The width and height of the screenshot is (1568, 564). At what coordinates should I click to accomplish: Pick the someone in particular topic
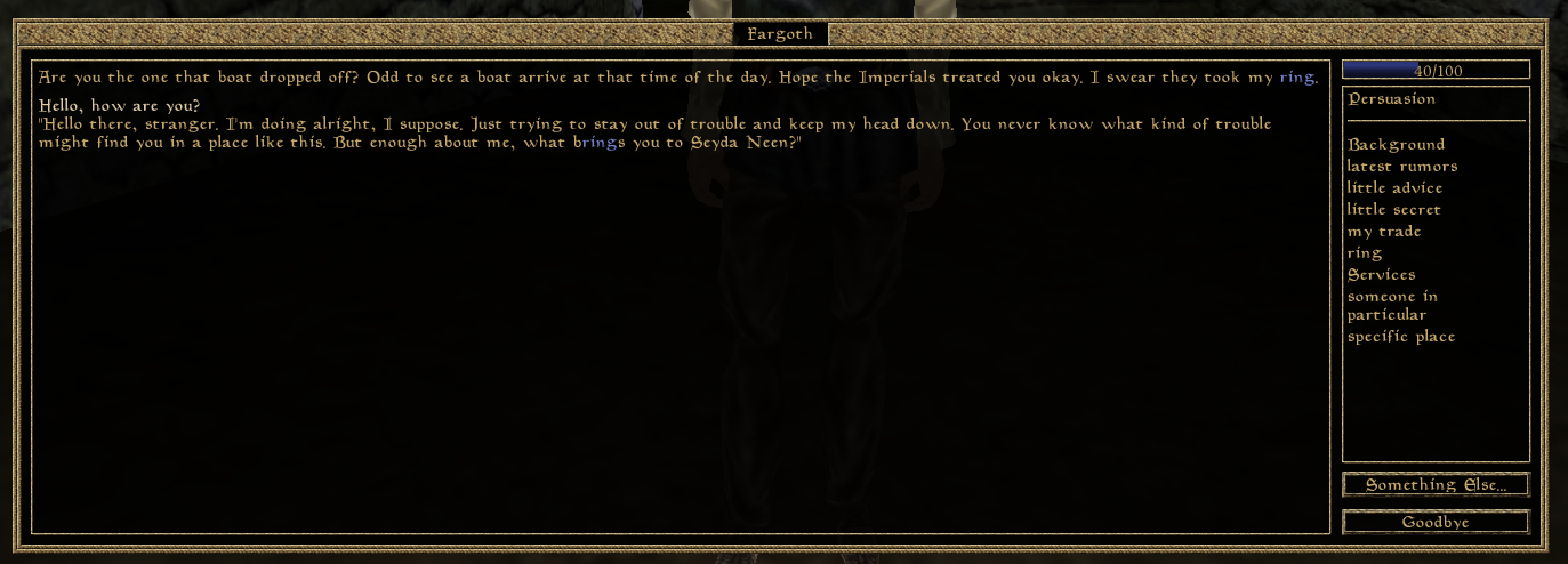tap(1392, 305)
